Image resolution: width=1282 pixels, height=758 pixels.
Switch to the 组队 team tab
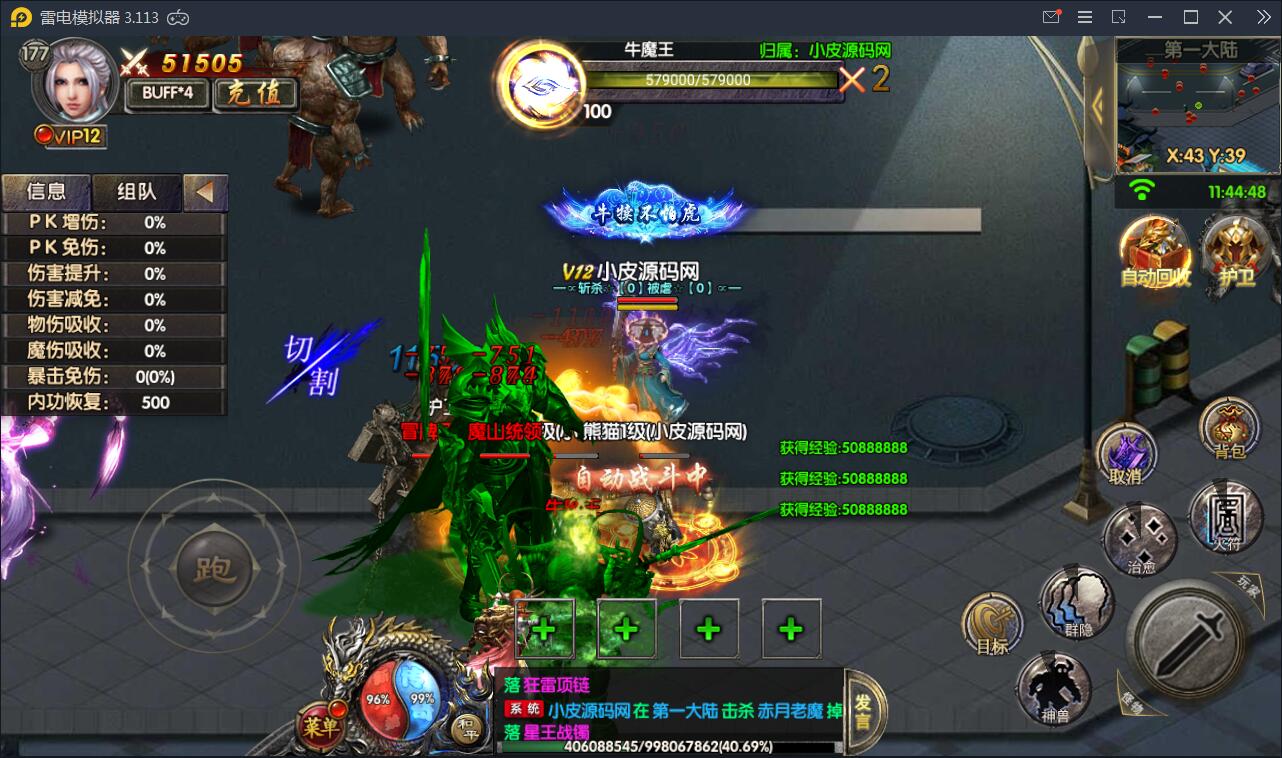pos(137,192)
